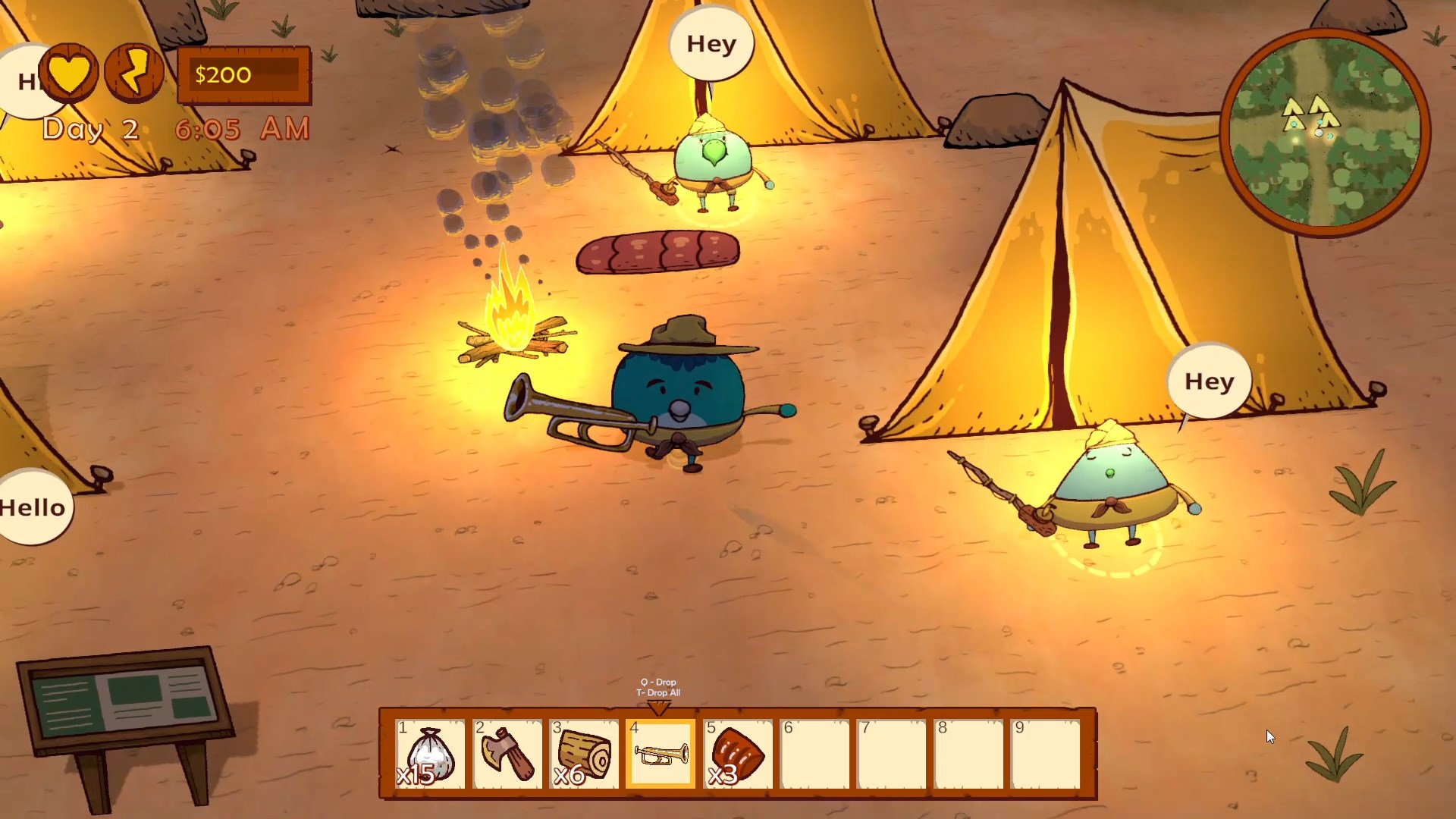Select the white sack hotbar slot
This screenshot has width=1456, height=819.
[x=430, y=755]
